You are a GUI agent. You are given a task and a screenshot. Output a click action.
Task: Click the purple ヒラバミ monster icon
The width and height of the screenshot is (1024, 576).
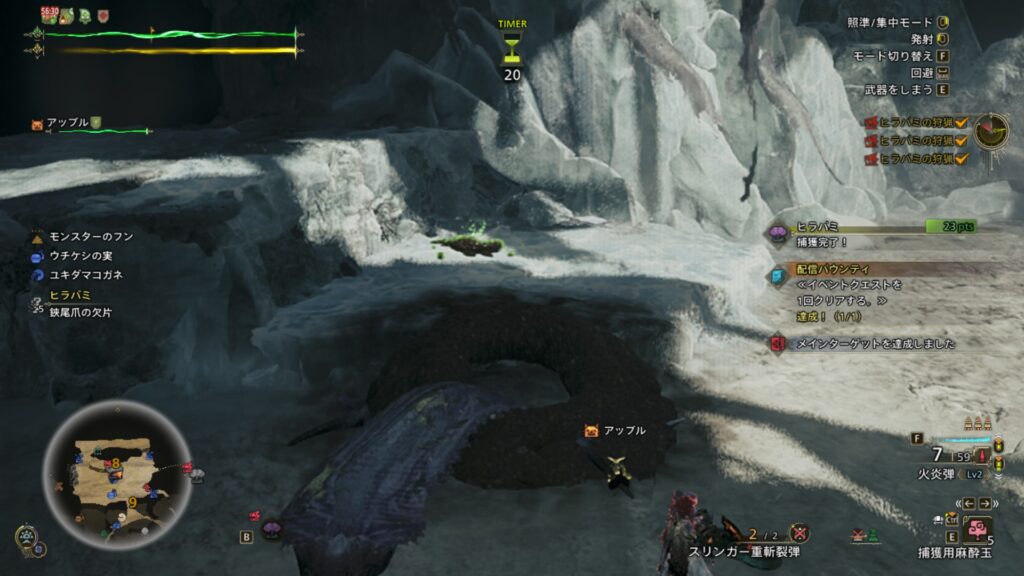[777, 234]
